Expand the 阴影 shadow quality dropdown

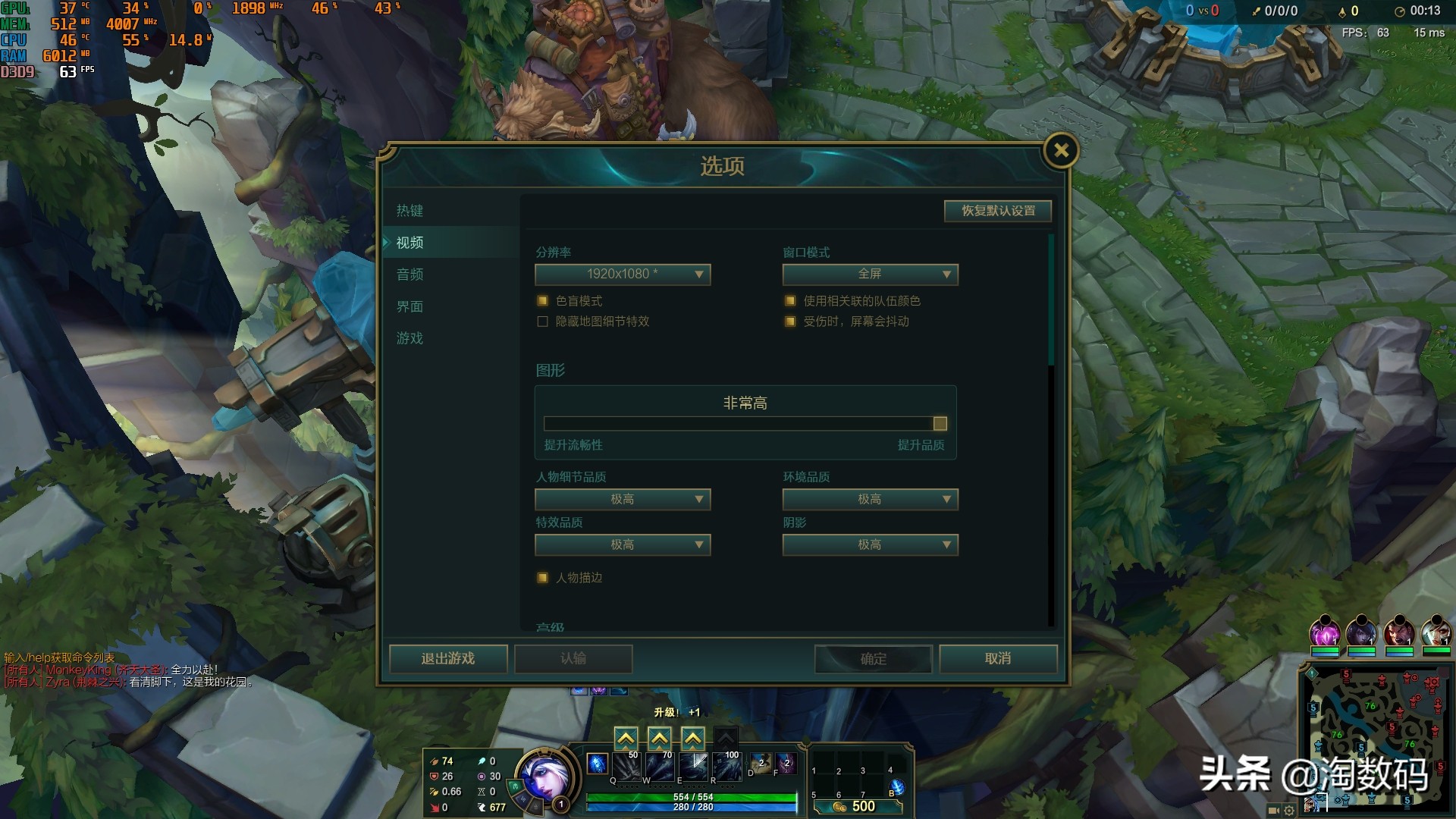[x=870, y=544]
